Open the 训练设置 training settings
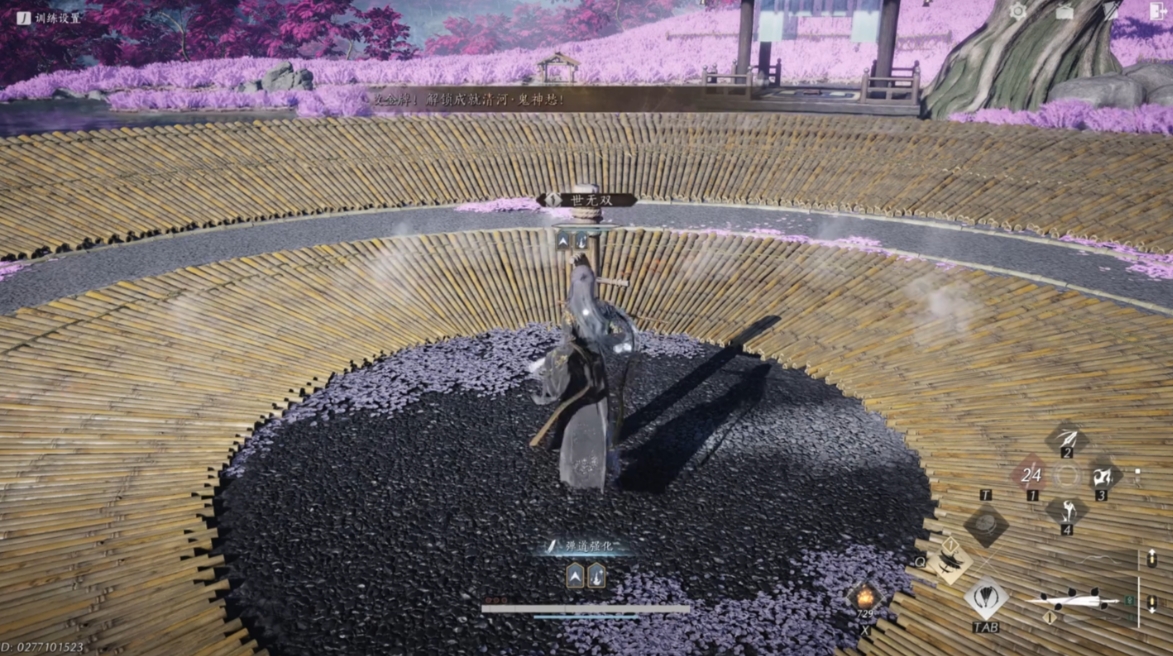The width and height of the screenshot is (1173, 656). pos(50,17)
